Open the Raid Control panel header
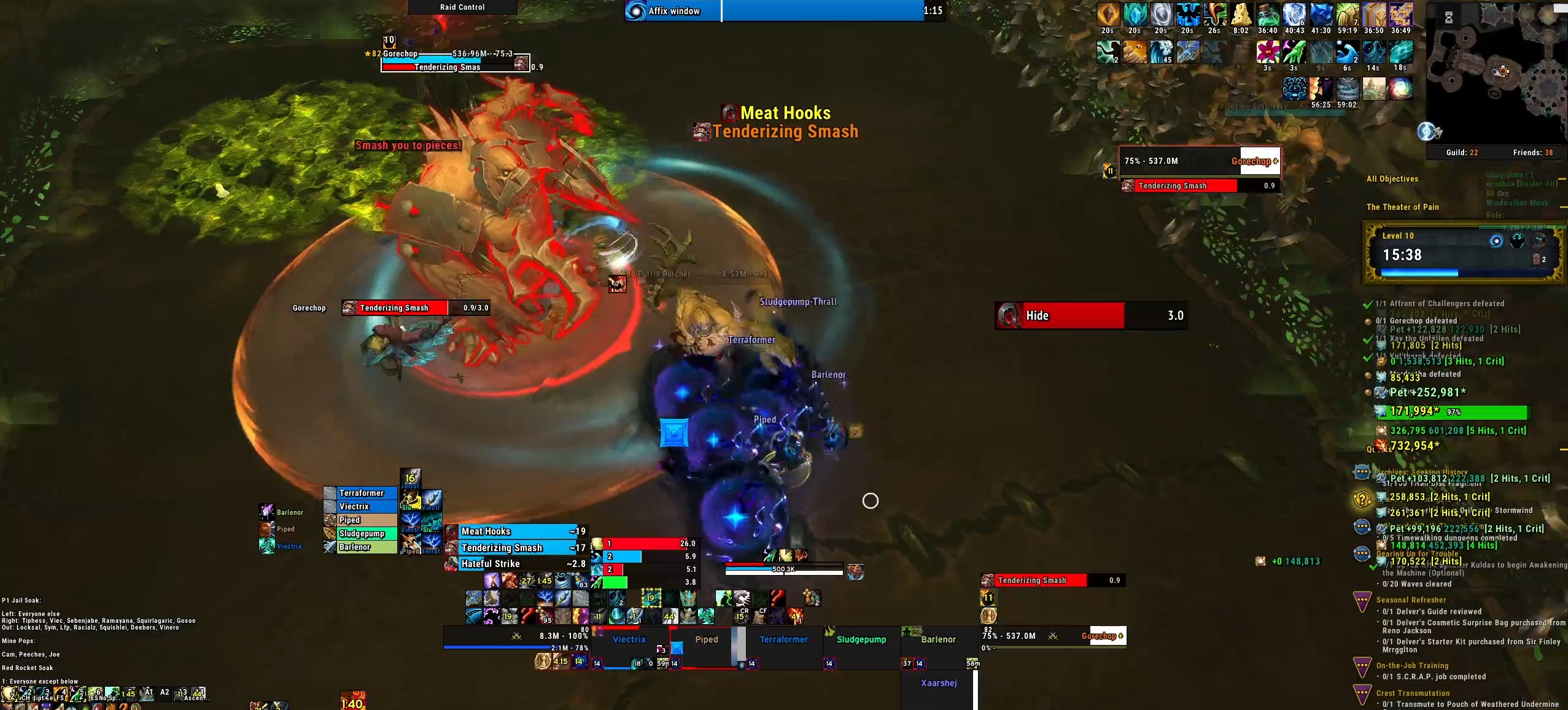Screen dimensions: 1568x710 [x=462, y=7]
